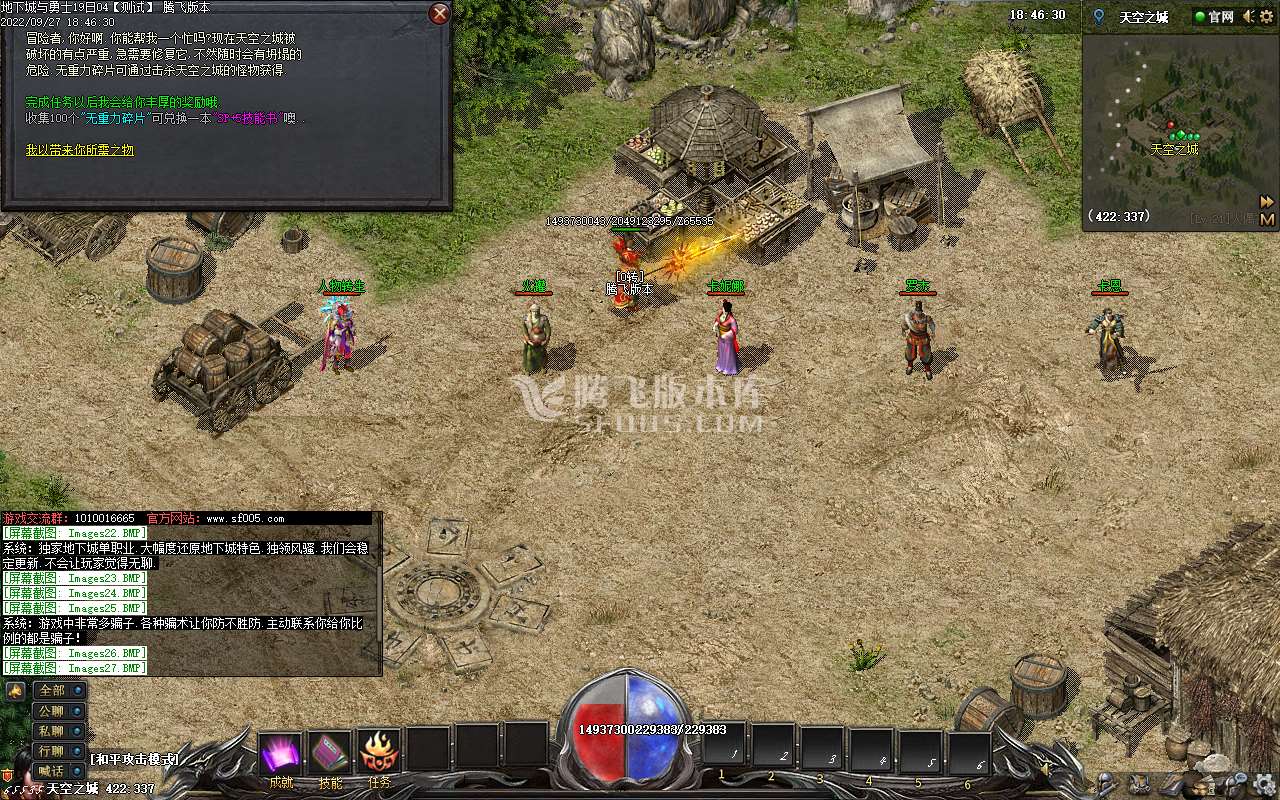Choose the yellow "我以带来你所需之物" reply
Image resolution: width=1280 pixels, height=800 pixels.
80,150
